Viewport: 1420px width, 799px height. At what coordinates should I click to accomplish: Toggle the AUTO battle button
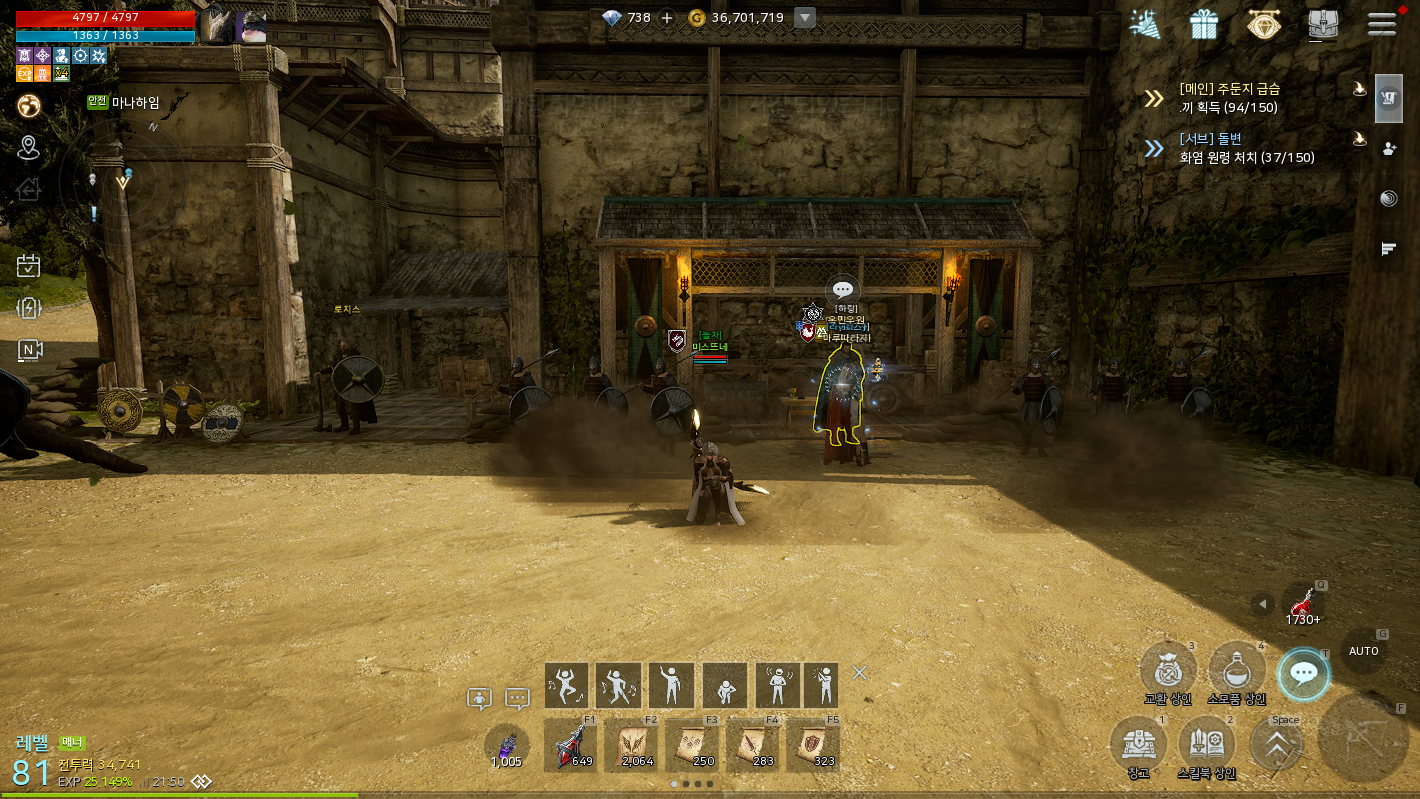click(1363, 651)
